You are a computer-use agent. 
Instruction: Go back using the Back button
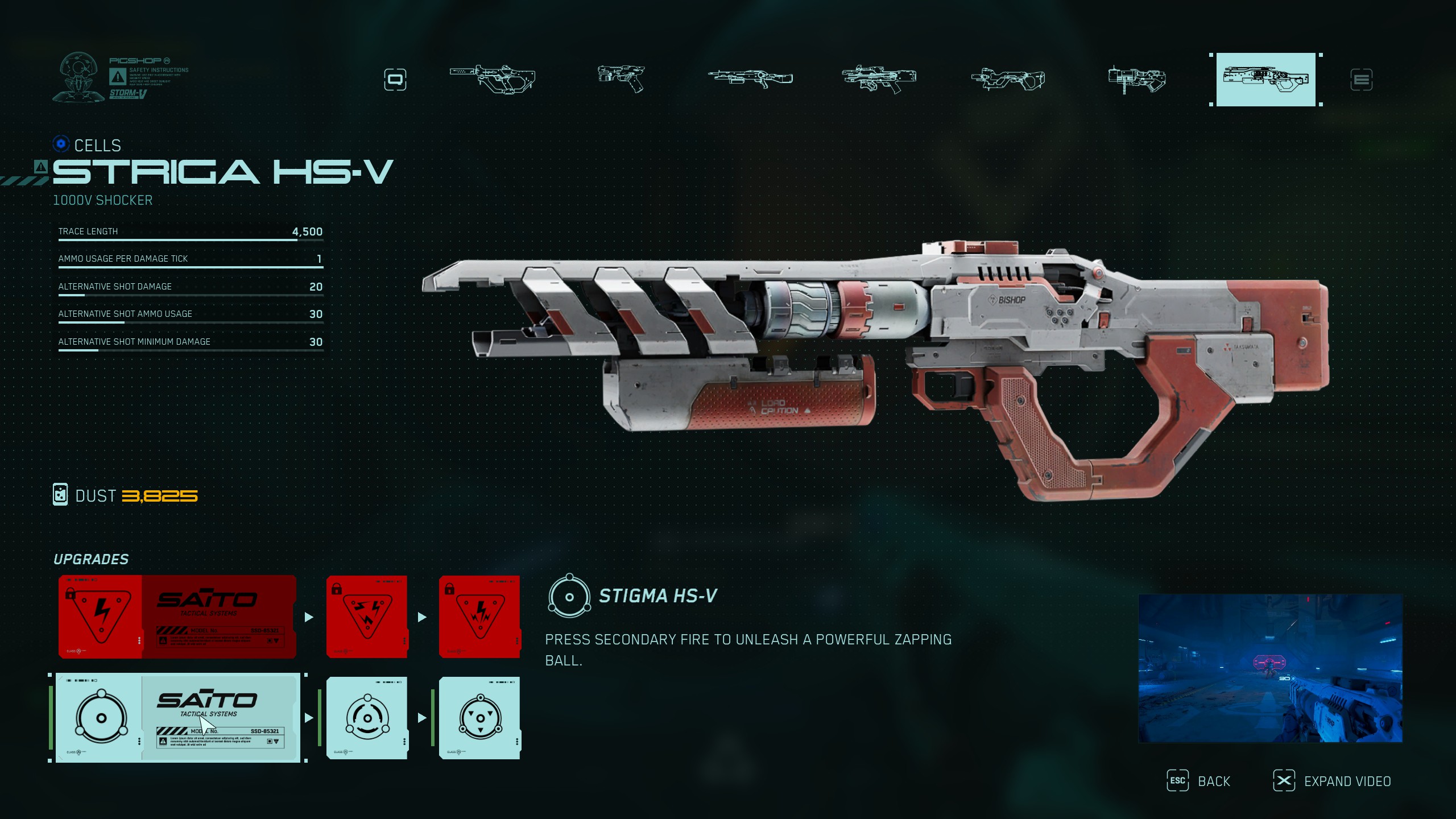click(1199, 781)
